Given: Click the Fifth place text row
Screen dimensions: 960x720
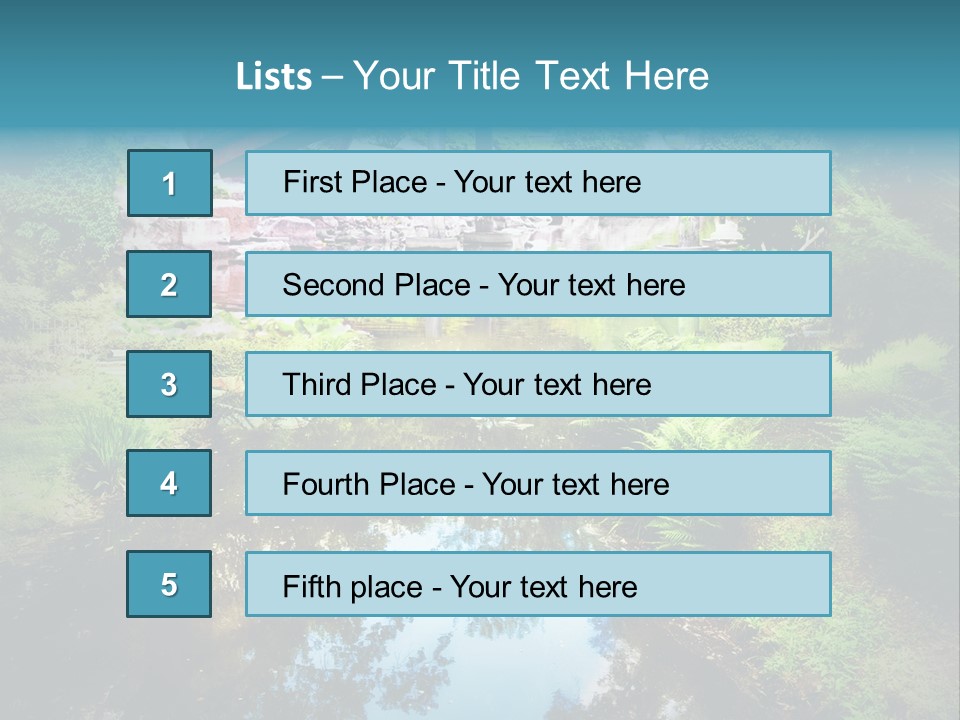Looking at the screenshot, I should point(538,584).
